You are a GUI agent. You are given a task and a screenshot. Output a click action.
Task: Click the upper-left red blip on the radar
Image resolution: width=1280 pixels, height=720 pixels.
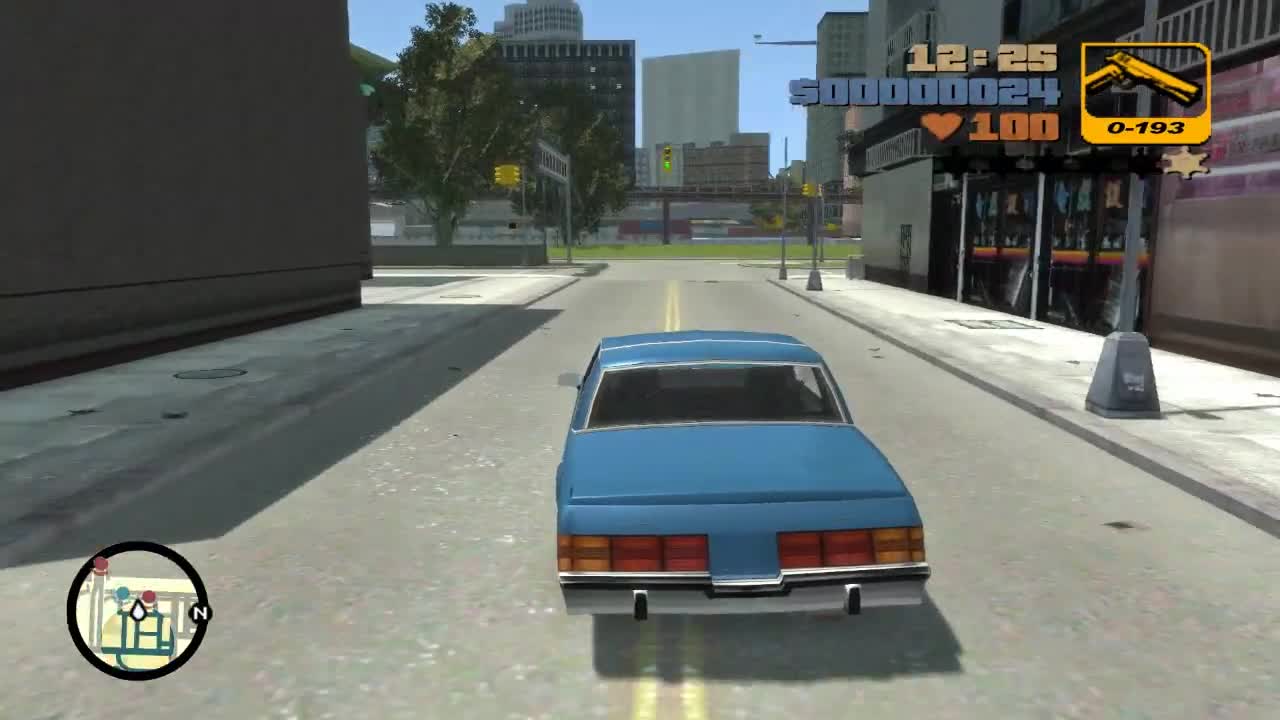[101, 563]
